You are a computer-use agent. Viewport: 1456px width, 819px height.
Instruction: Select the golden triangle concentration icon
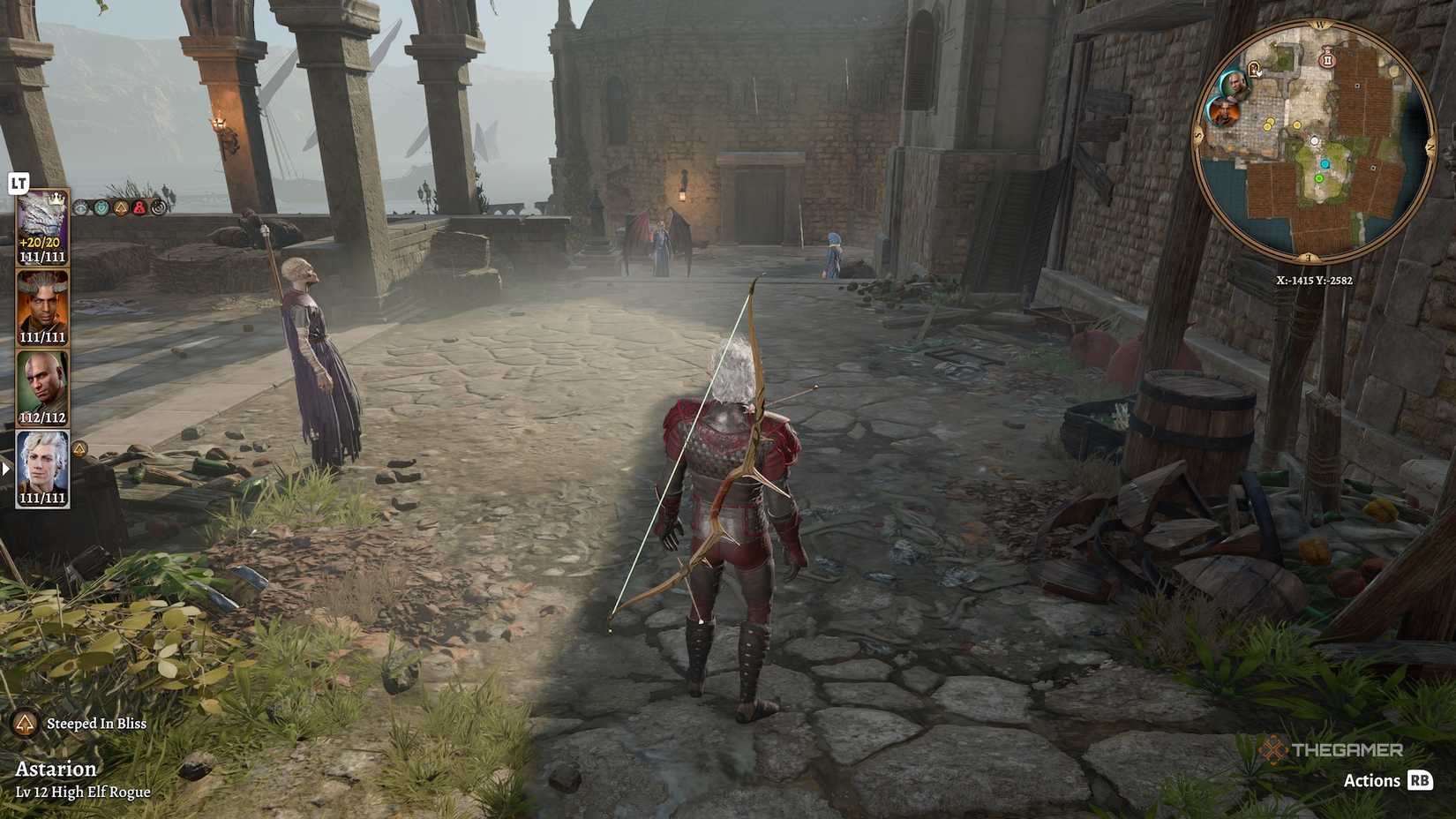121,207
